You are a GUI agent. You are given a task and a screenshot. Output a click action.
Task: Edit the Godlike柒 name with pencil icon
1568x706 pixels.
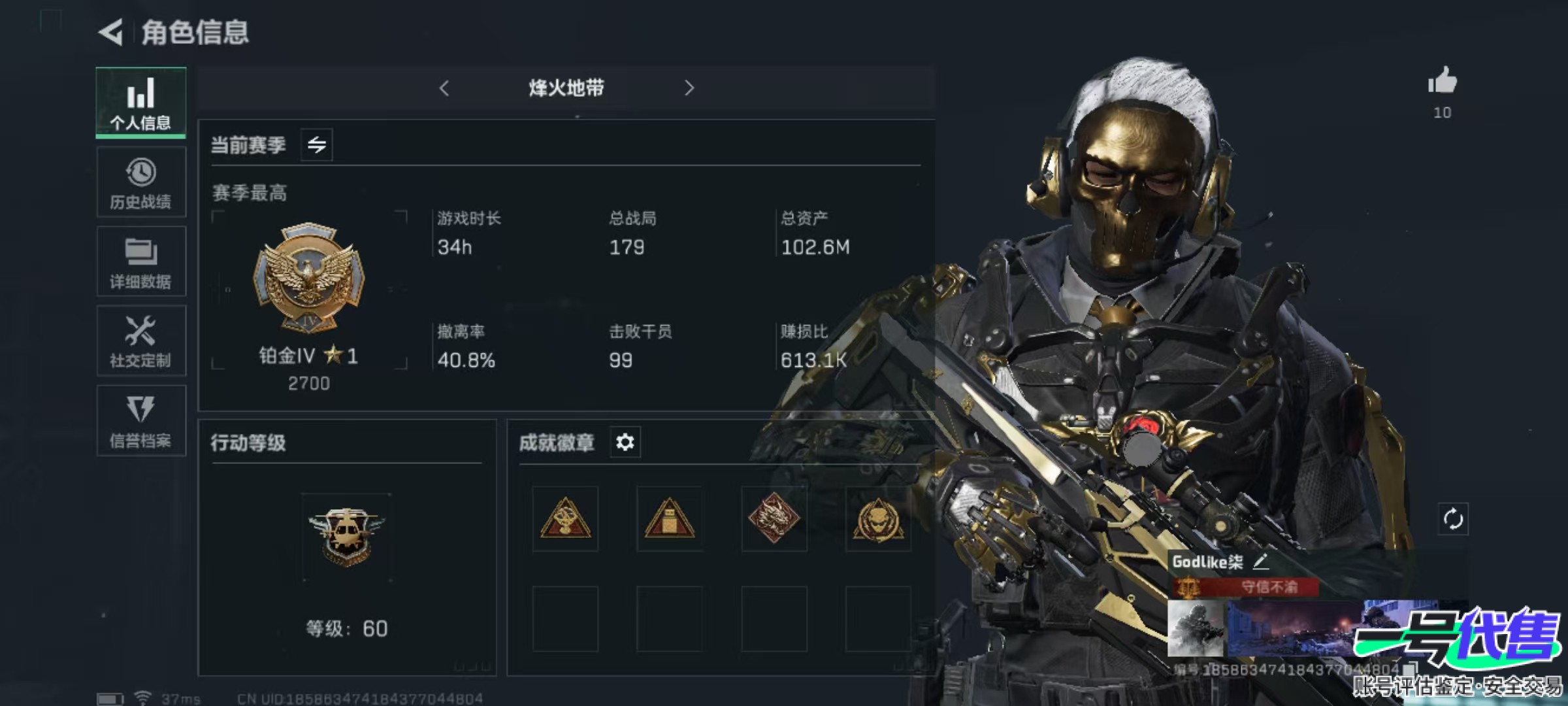(1260, 561)
